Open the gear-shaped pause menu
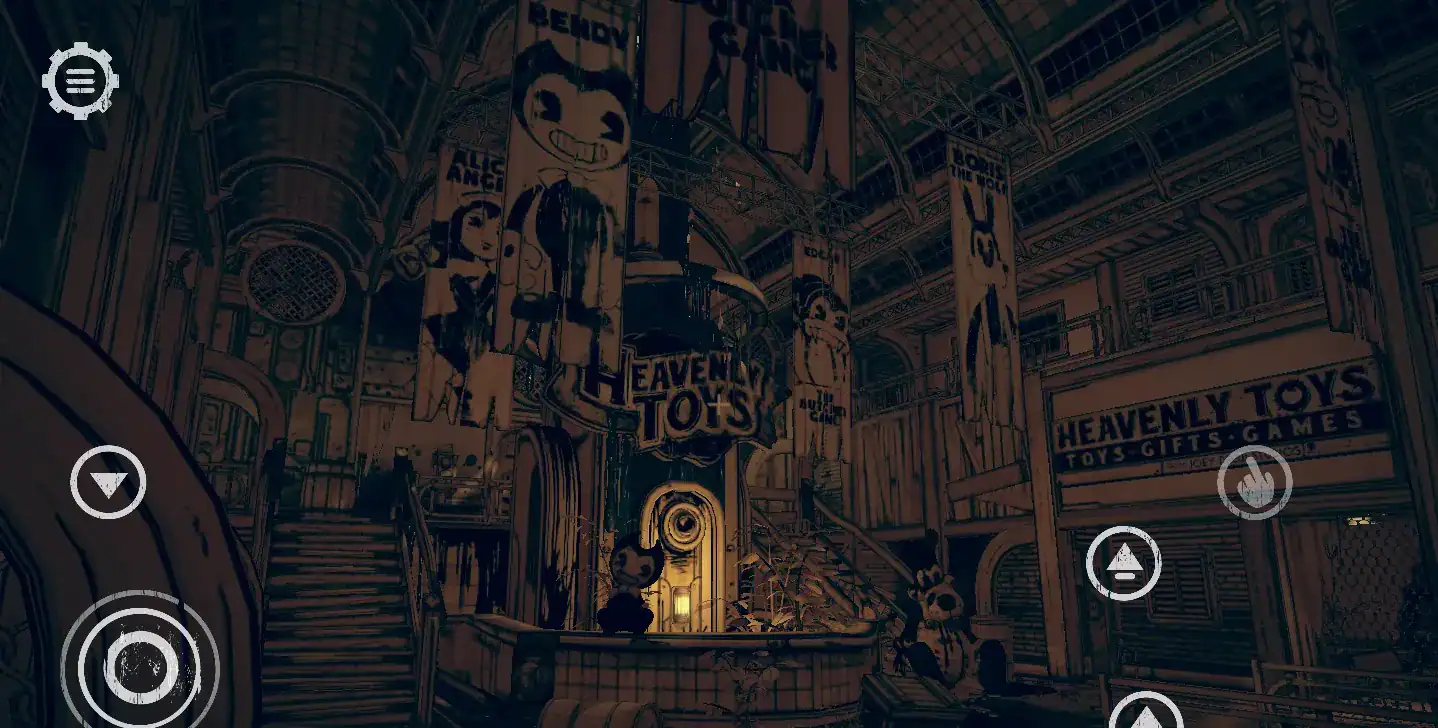This screenshot has height=728, width=1438. point(80,80)
